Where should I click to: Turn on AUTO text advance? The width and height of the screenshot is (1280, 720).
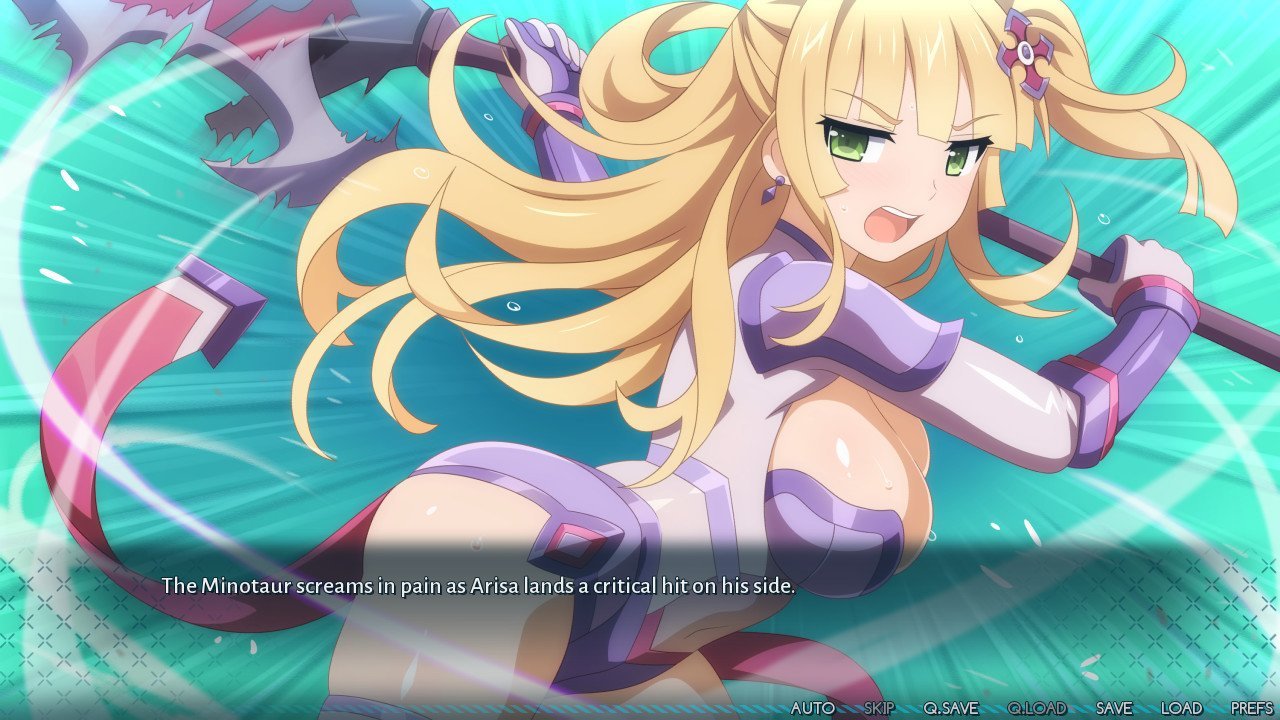[x=812, y=708]
